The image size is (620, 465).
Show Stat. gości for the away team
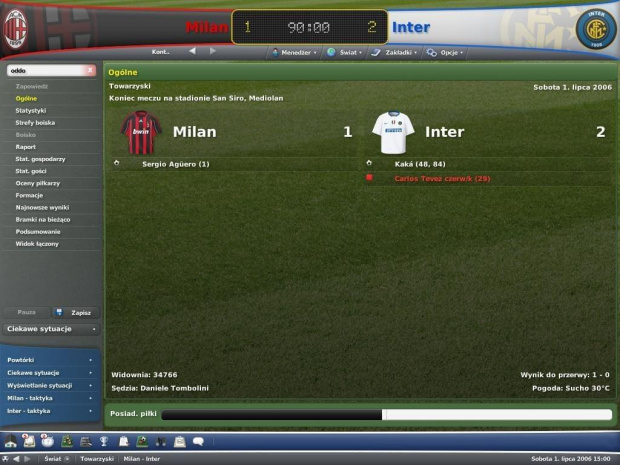(33, 170)
